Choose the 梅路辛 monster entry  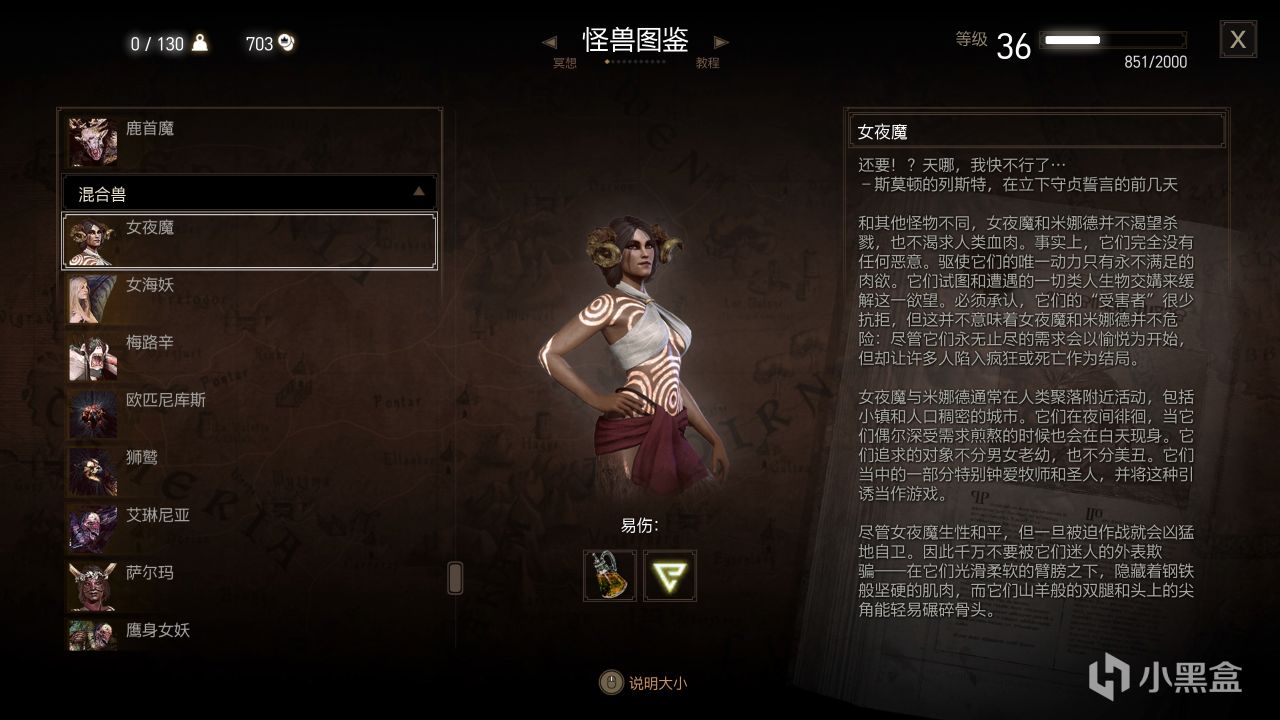pyautogui.click(x=250, y=356)
